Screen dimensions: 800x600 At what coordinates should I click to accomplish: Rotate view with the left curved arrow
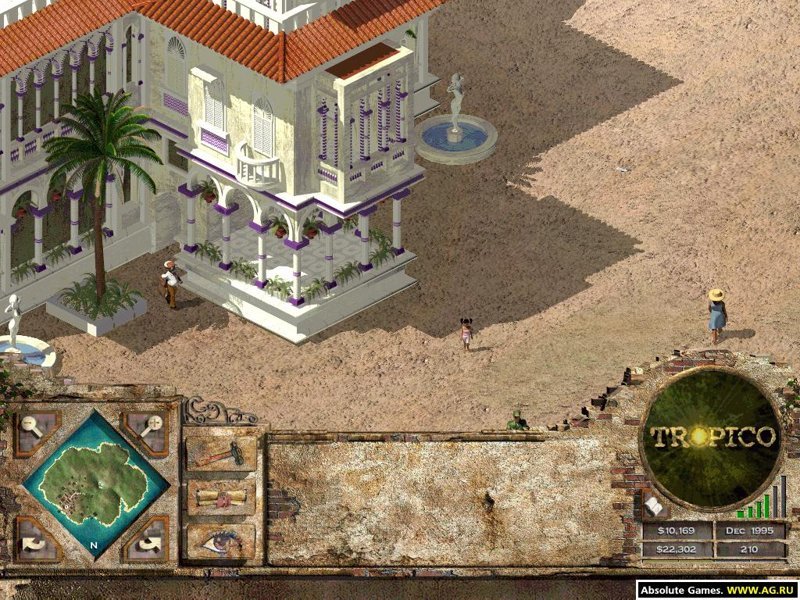tap(33, 541)
